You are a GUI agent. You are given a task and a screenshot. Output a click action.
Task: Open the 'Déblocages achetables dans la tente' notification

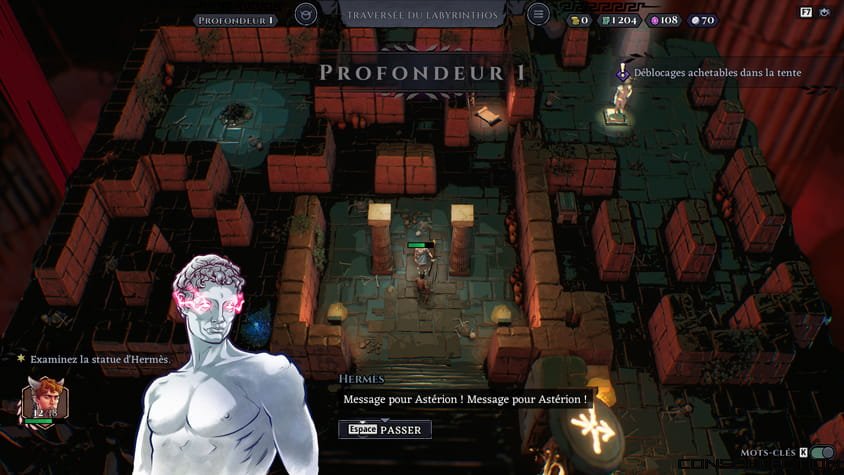710,72
